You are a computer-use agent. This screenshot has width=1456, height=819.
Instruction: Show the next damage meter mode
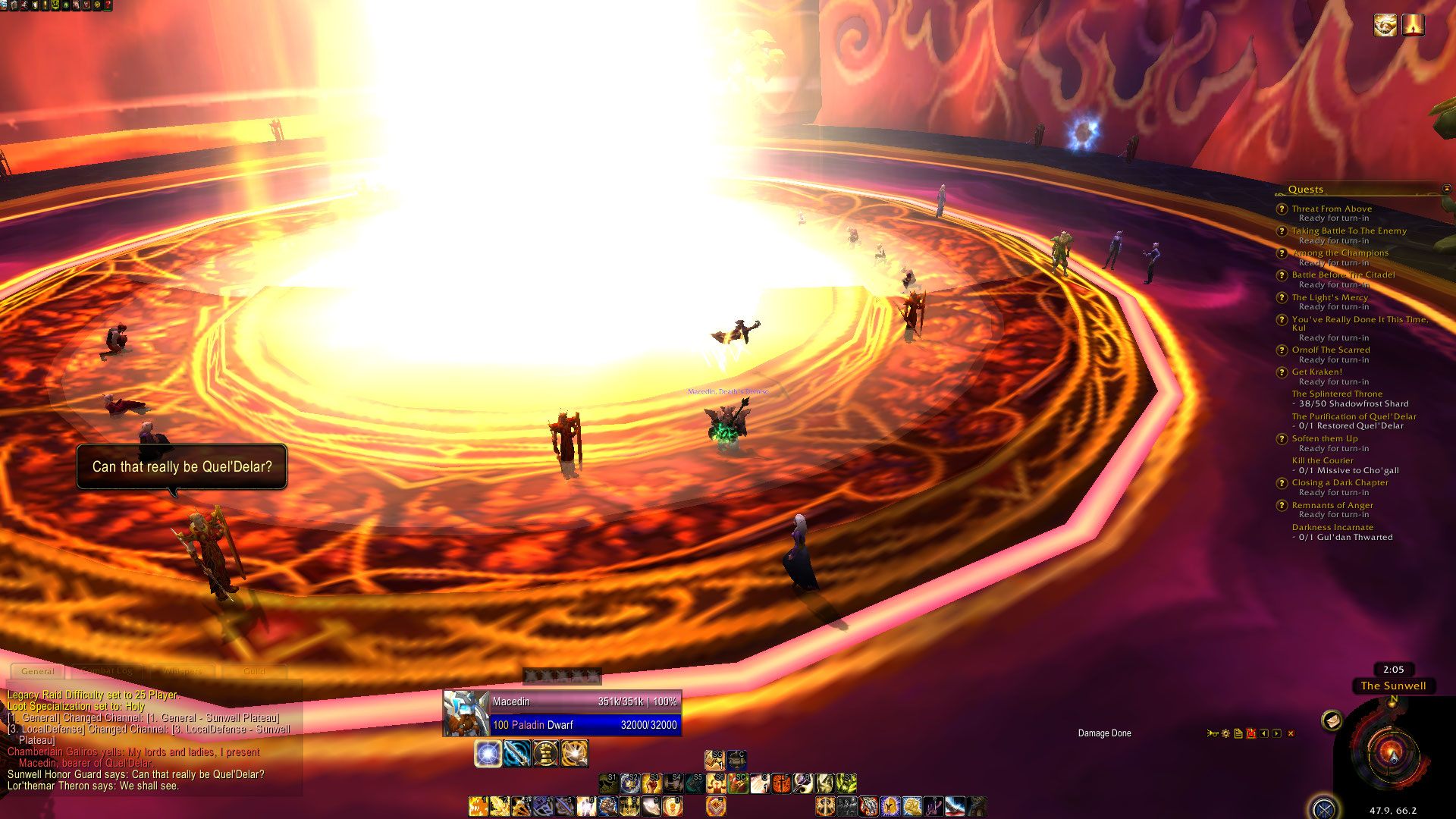pyautogui.click(x=1277, y=733)
